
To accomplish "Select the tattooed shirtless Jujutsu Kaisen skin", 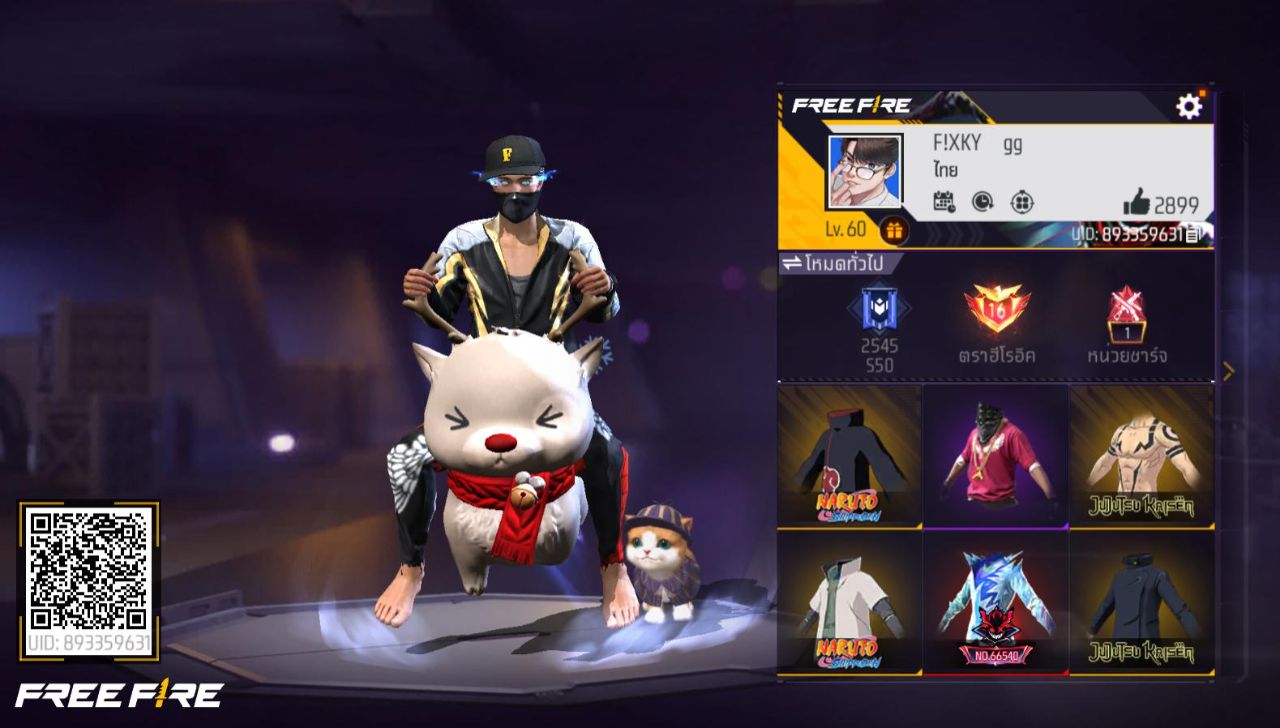I will pos(1142,456).
